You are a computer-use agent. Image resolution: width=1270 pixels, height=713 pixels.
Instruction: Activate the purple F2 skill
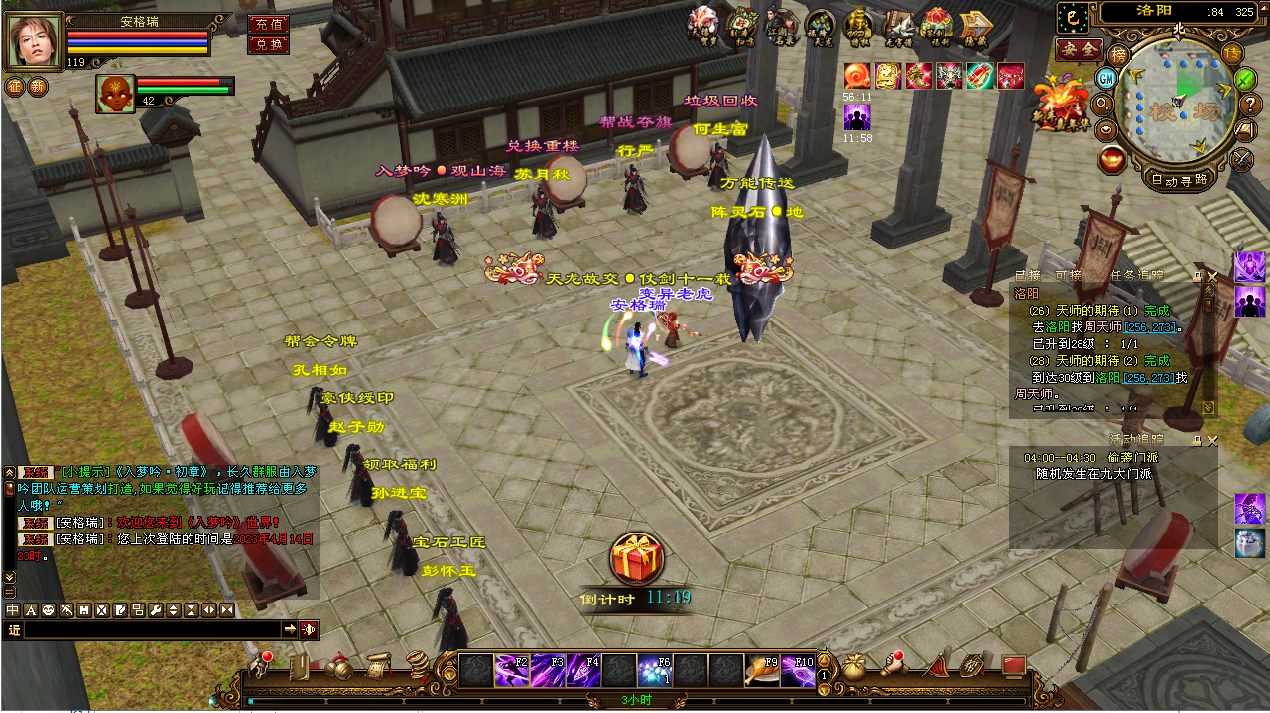511,669
